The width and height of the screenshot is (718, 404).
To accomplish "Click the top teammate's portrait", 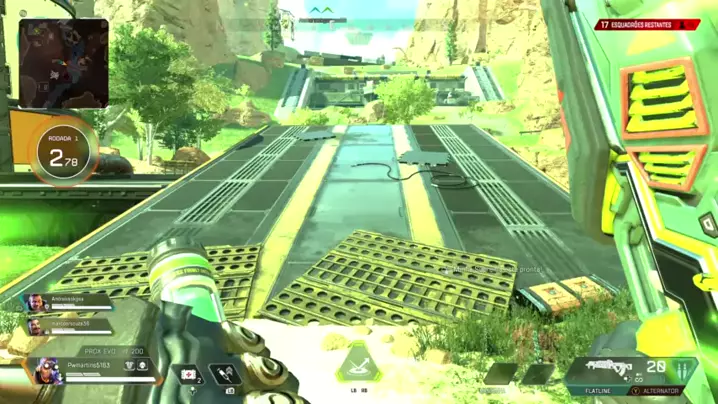I will 35,303.
